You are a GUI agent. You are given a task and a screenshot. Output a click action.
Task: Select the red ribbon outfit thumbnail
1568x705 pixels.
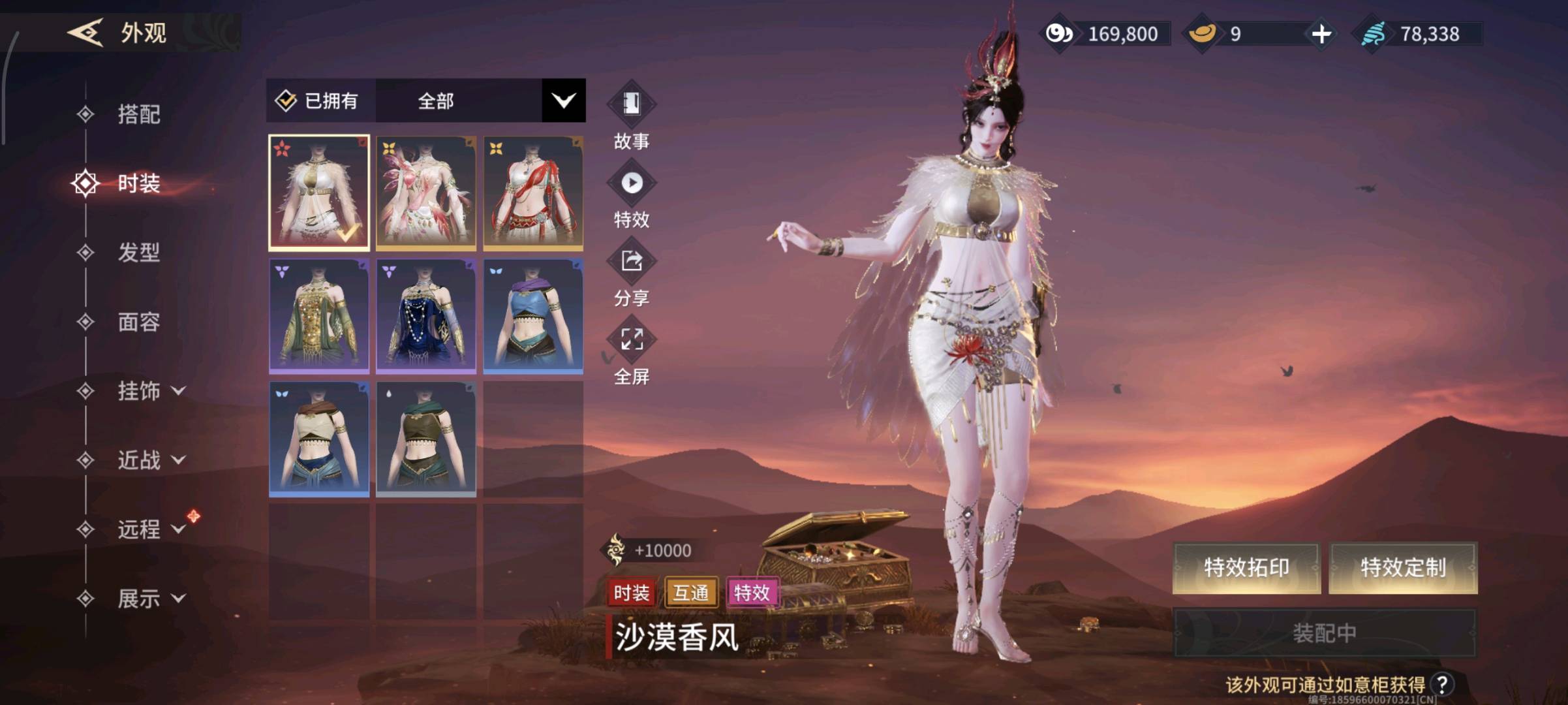point(533,193)
